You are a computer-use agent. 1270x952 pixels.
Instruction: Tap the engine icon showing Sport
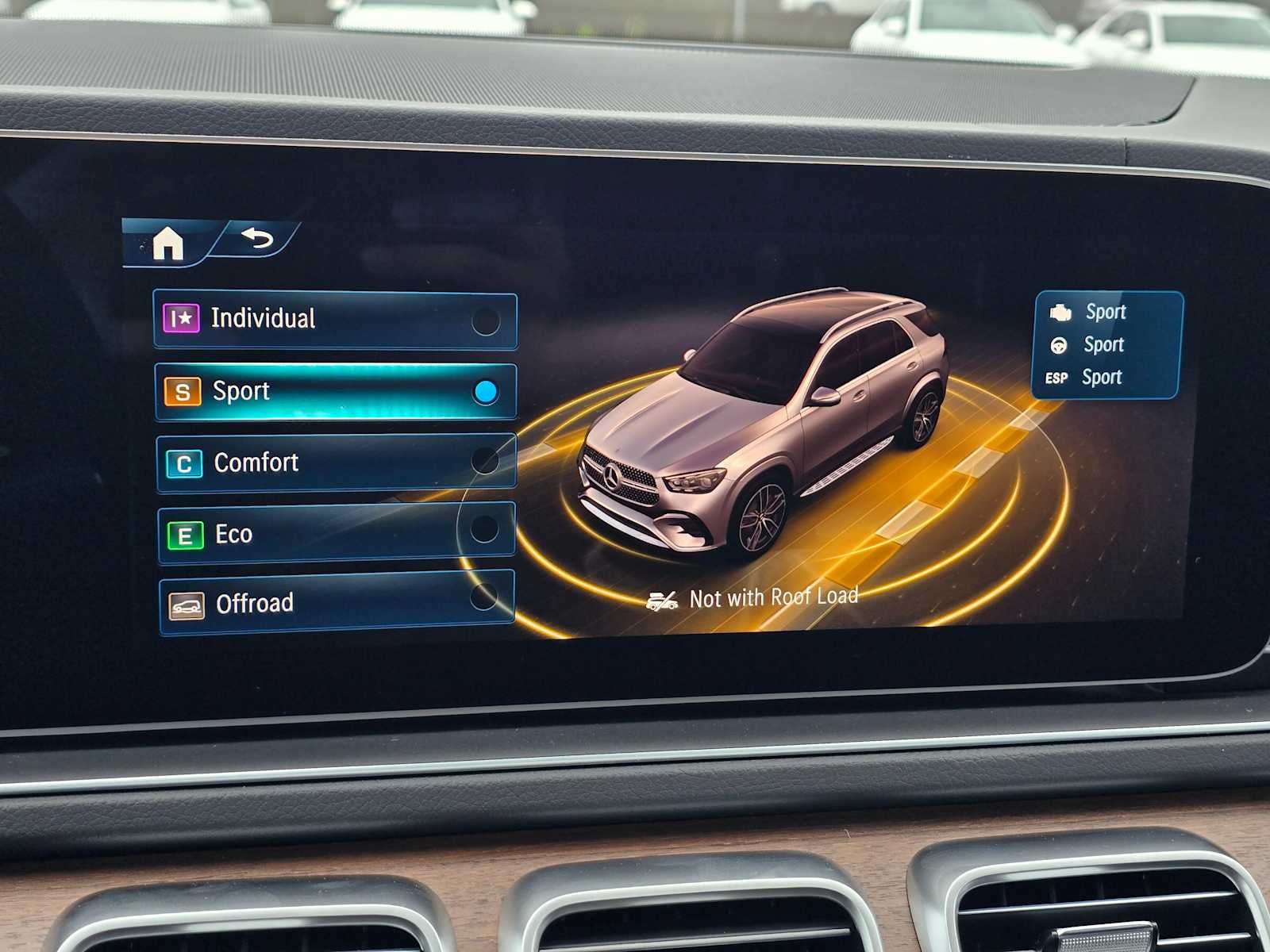tap(1062, 311)
